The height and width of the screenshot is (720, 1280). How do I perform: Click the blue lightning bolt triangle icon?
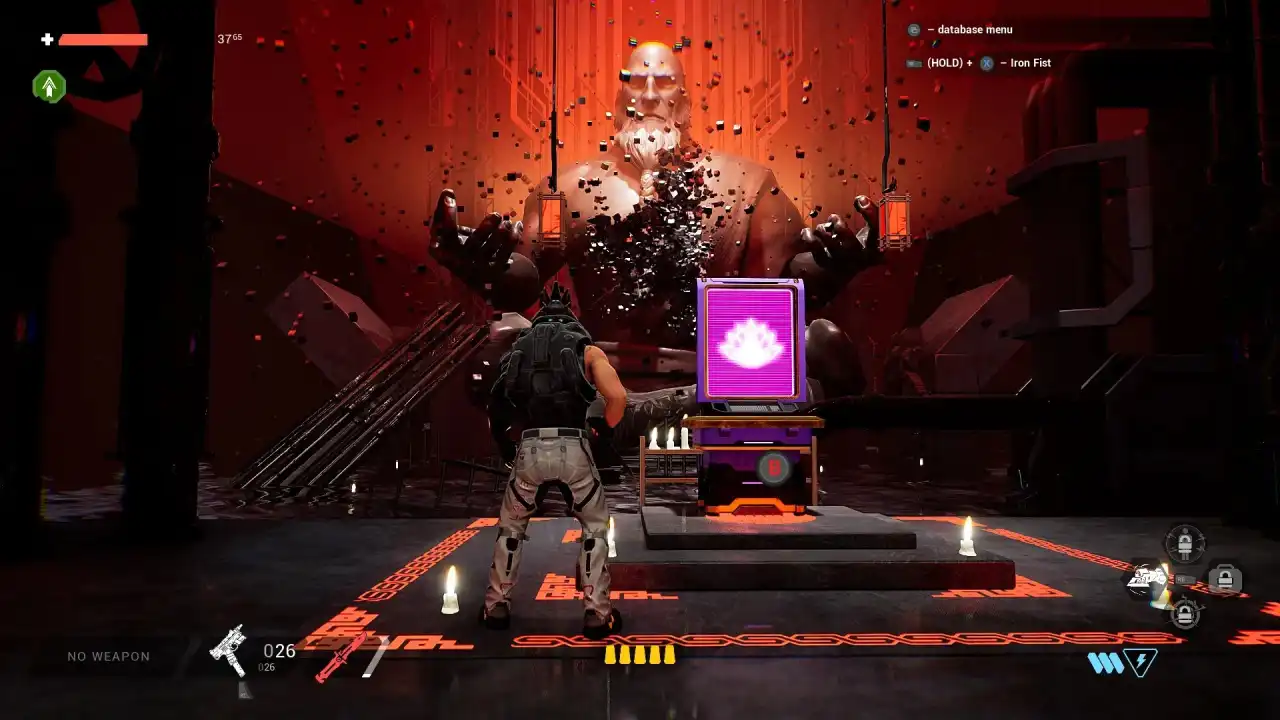1140,661
